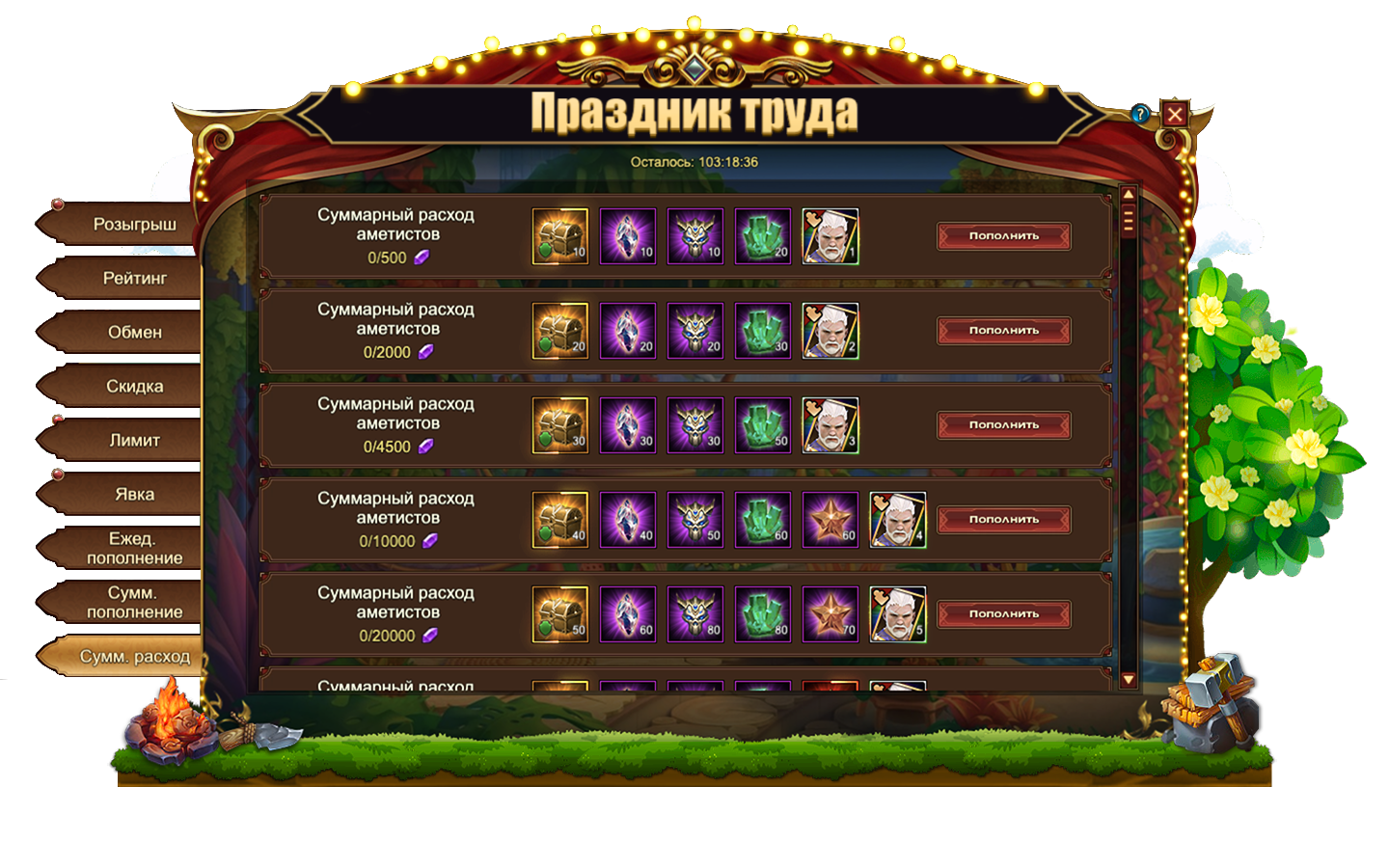
Task: Click Пополнить for the 0/20000 reward tier
Action: (x=1003, y=614)
